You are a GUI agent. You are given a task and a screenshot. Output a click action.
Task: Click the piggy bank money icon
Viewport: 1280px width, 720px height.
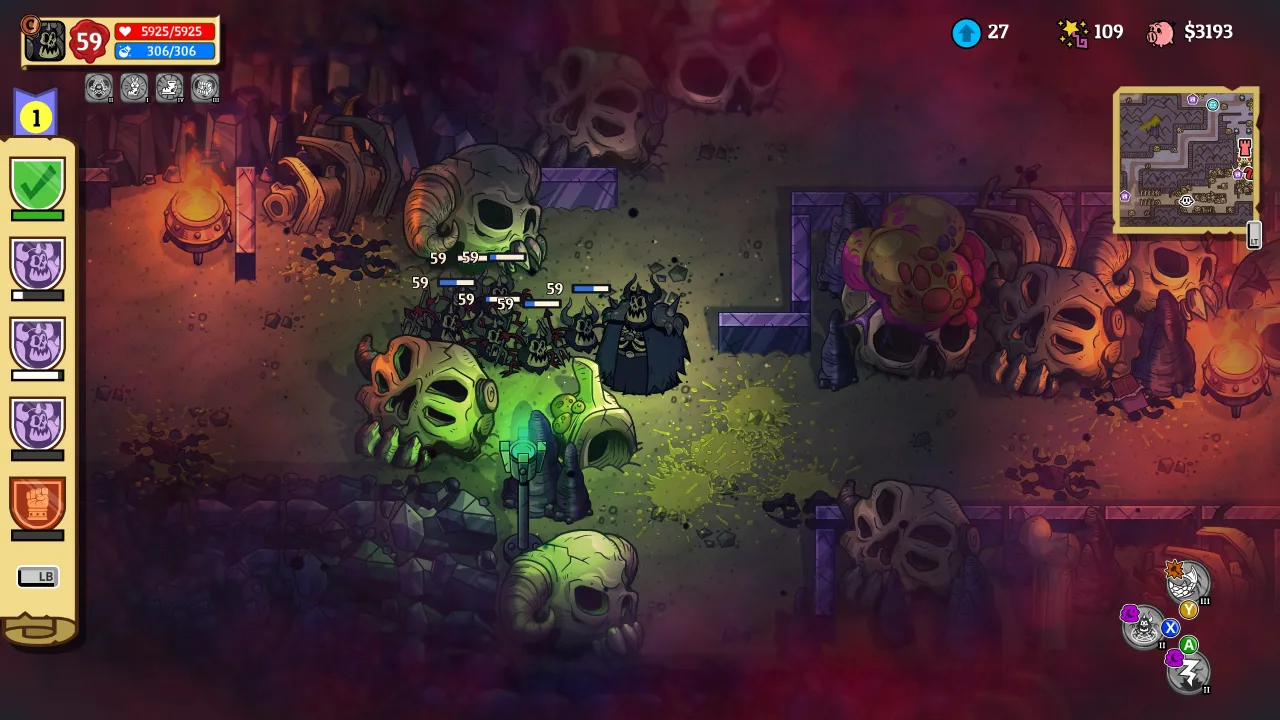[x=1161, y=33]
